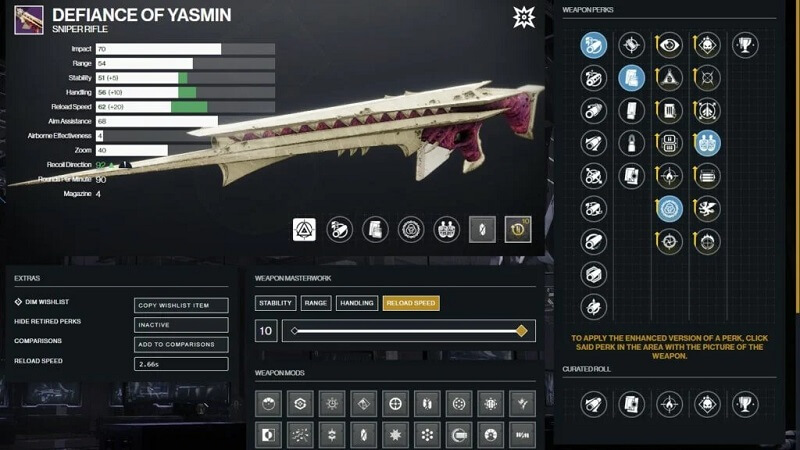This screenshot has width=800, height=450.
Task: Select the half-moon weapon mod slot
Action: tap(268, 435)
